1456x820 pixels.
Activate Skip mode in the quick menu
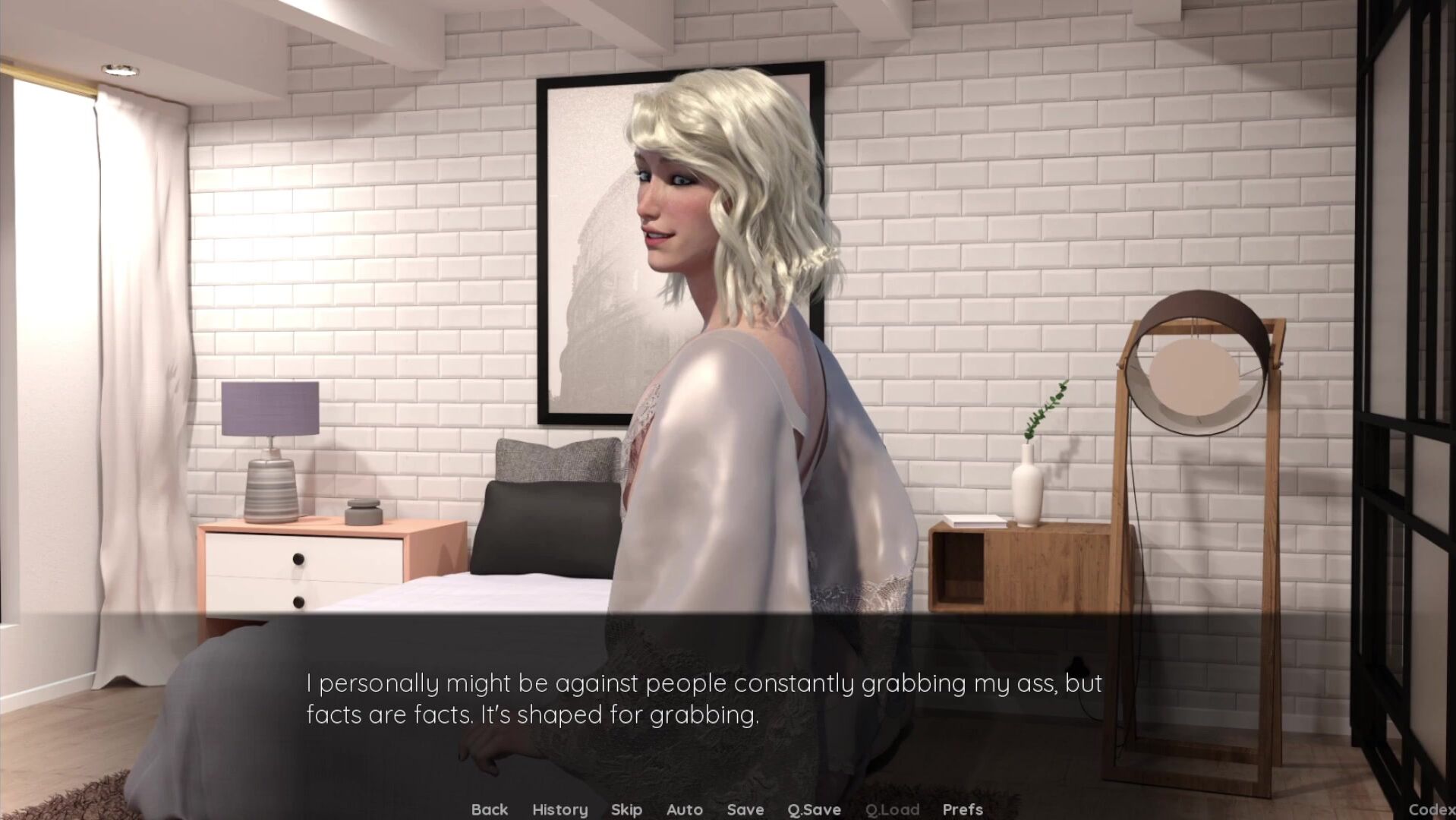click(626, 809)
